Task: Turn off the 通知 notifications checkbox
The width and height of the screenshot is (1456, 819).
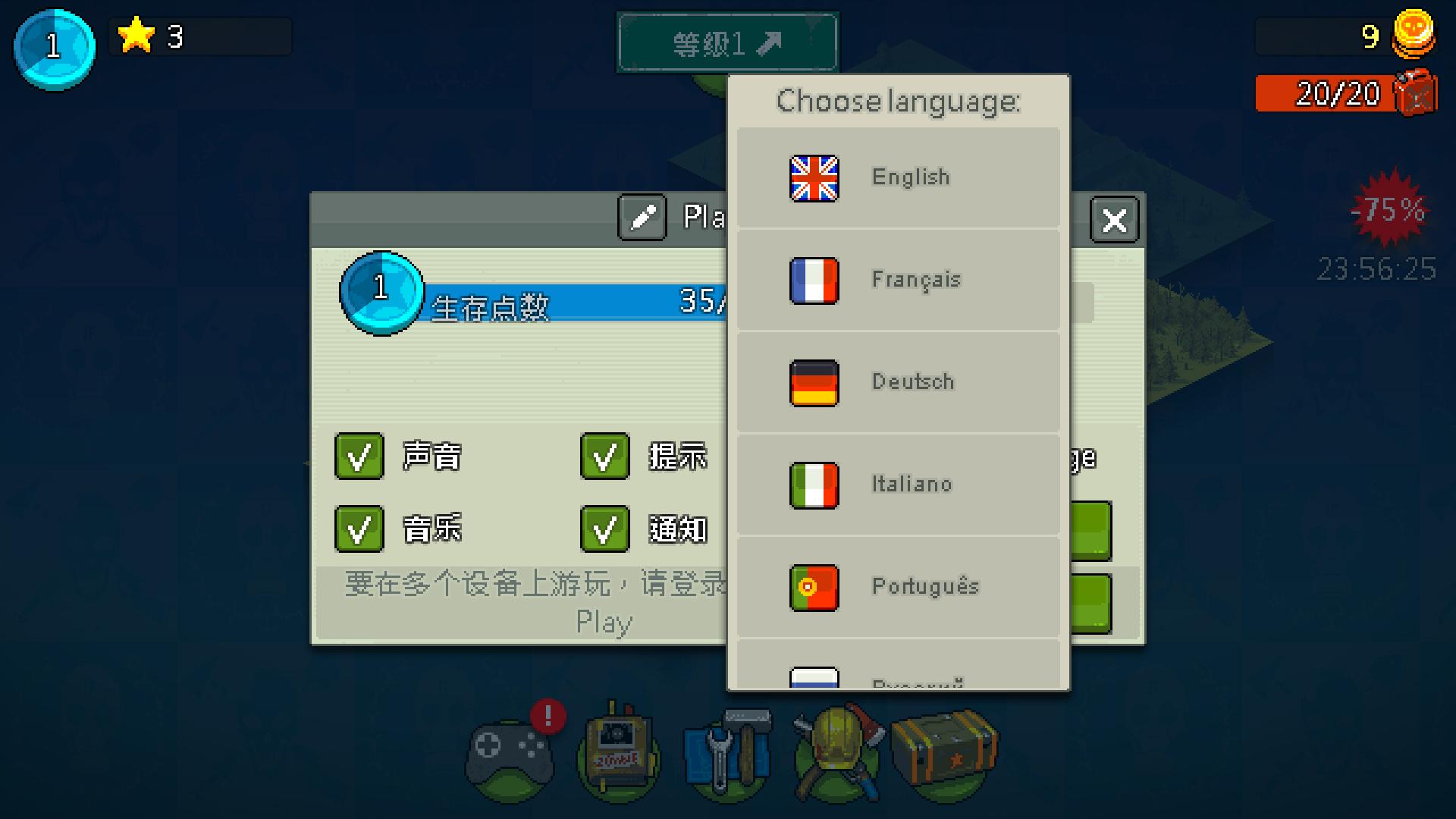Action: [604, 529]
